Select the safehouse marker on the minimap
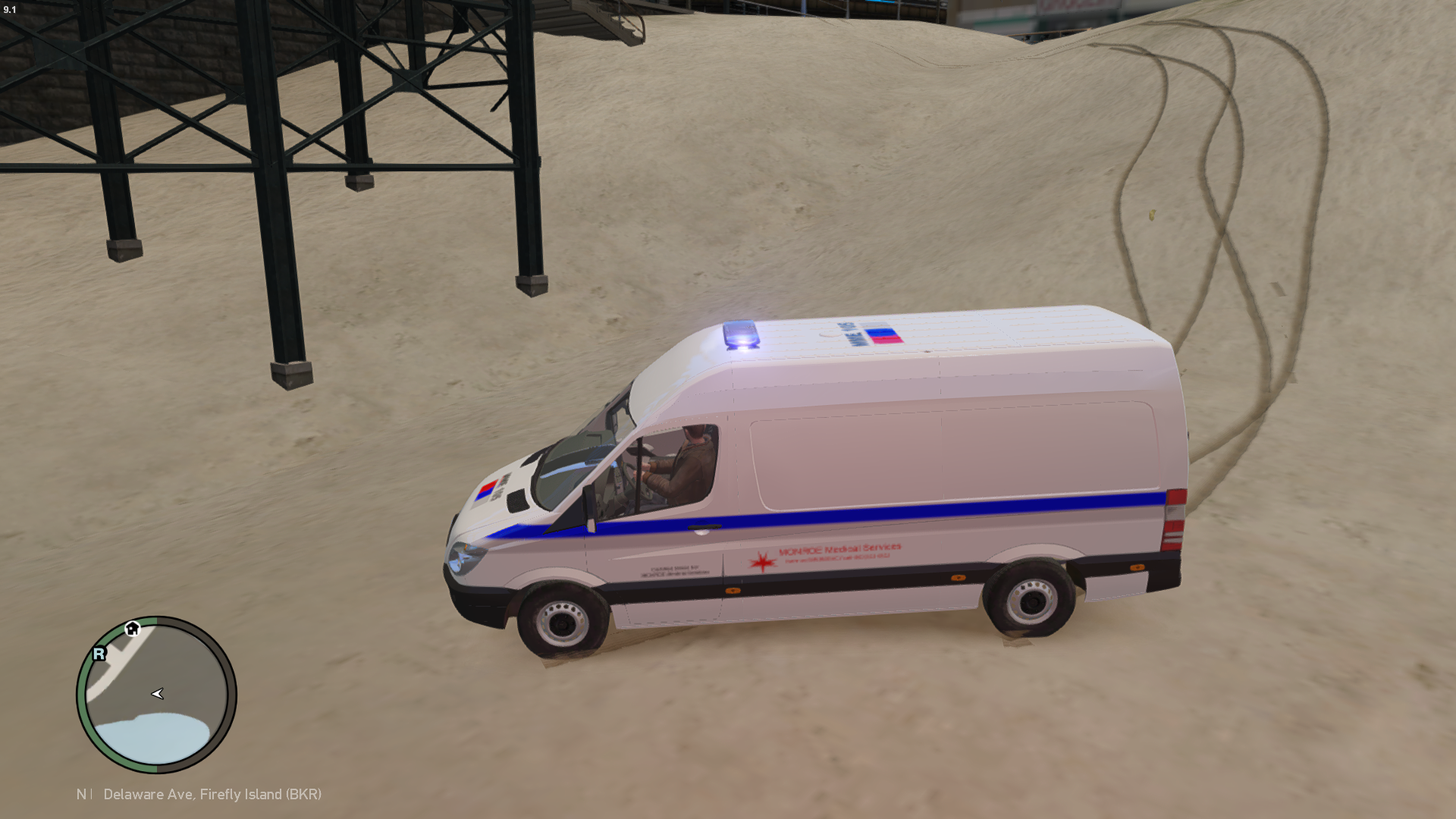Image resolution: width=1456 pixels, height=819 pixels. (x=133, y=629)
